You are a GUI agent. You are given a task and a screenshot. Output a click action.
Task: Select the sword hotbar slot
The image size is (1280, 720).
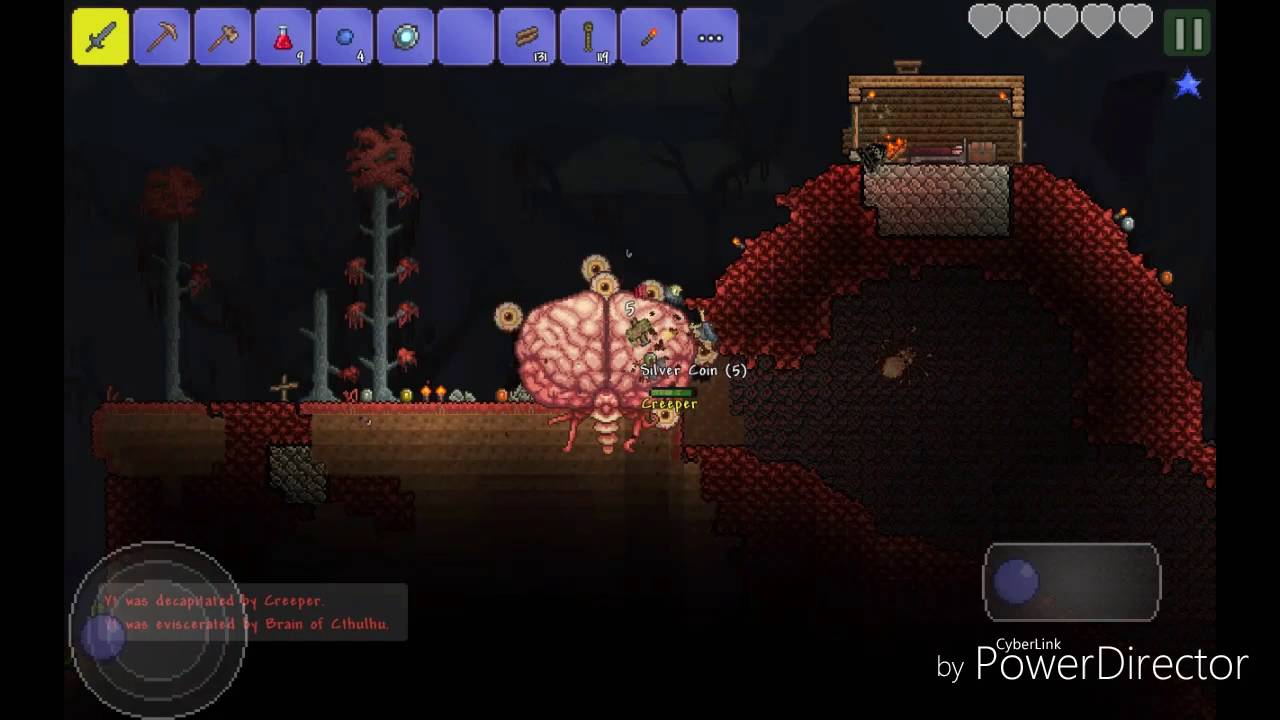point(100,37)
